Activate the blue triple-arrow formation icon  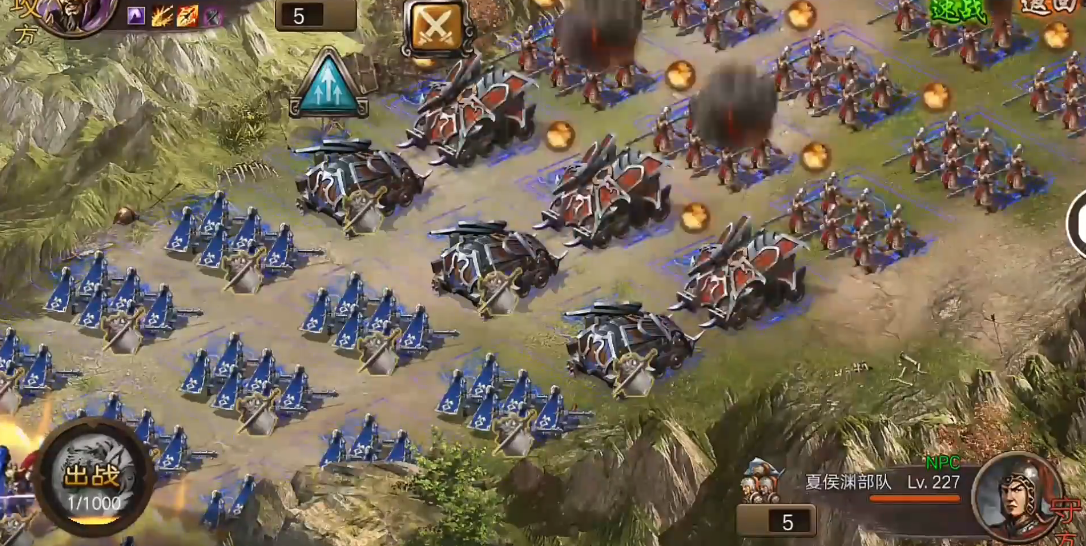[x=329, y=82]
